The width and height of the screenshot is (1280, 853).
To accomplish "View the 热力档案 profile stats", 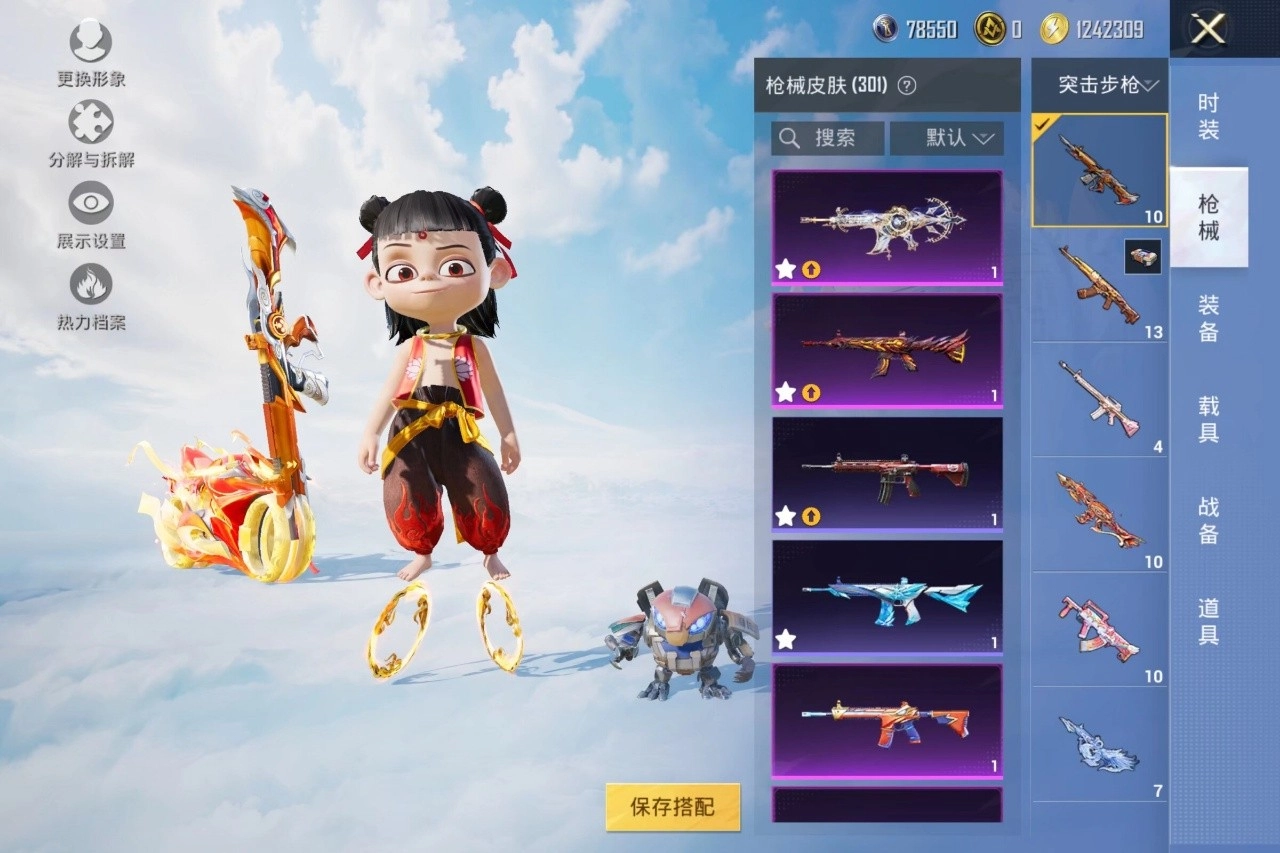I will (88, 283).
